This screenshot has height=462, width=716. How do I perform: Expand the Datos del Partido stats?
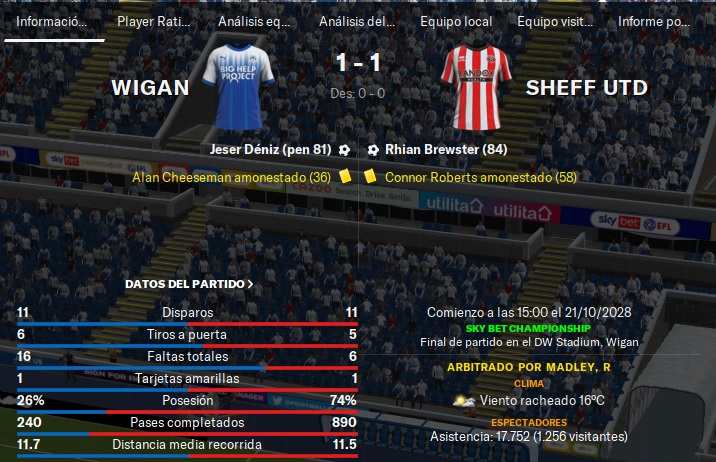(189, 284)
